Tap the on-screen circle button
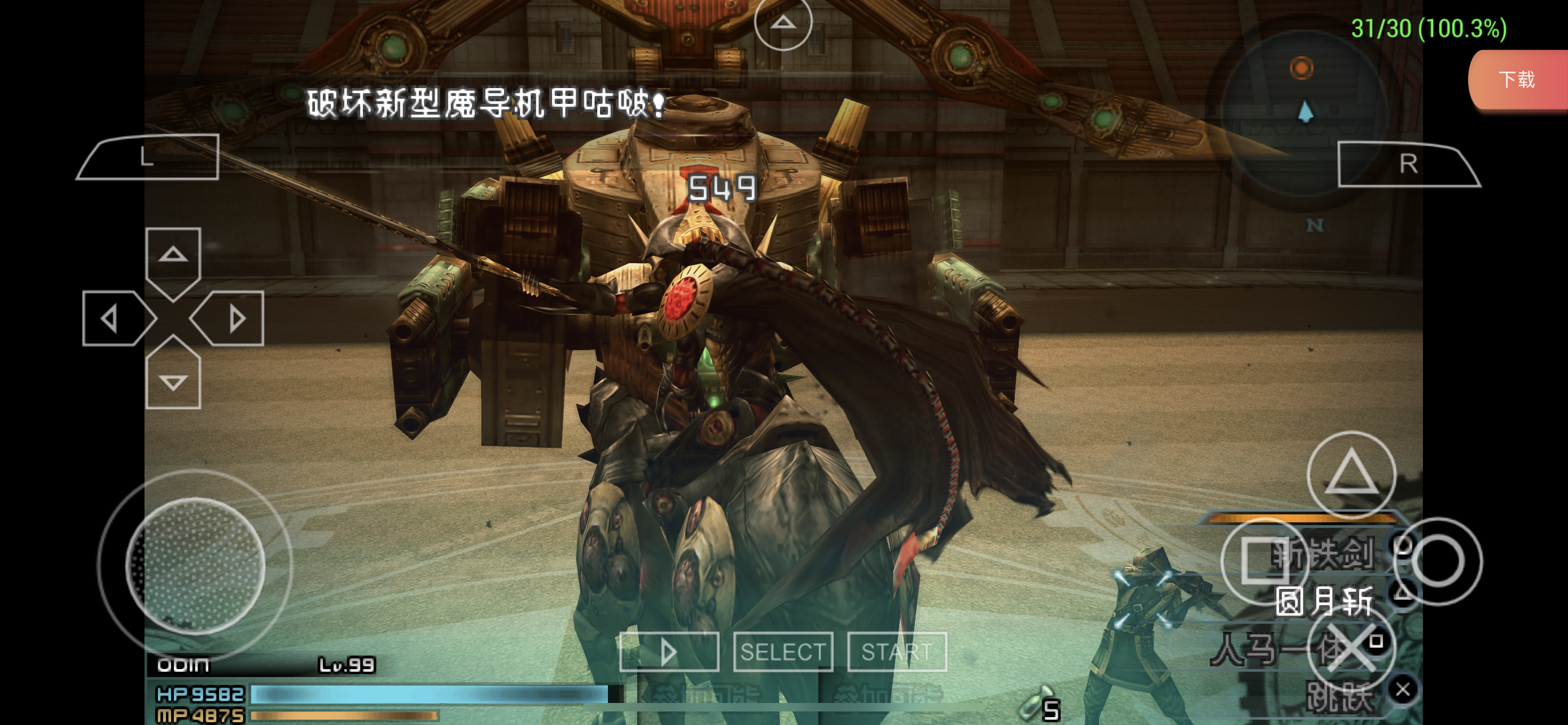1568x725 pixels. pos(1438,561)
